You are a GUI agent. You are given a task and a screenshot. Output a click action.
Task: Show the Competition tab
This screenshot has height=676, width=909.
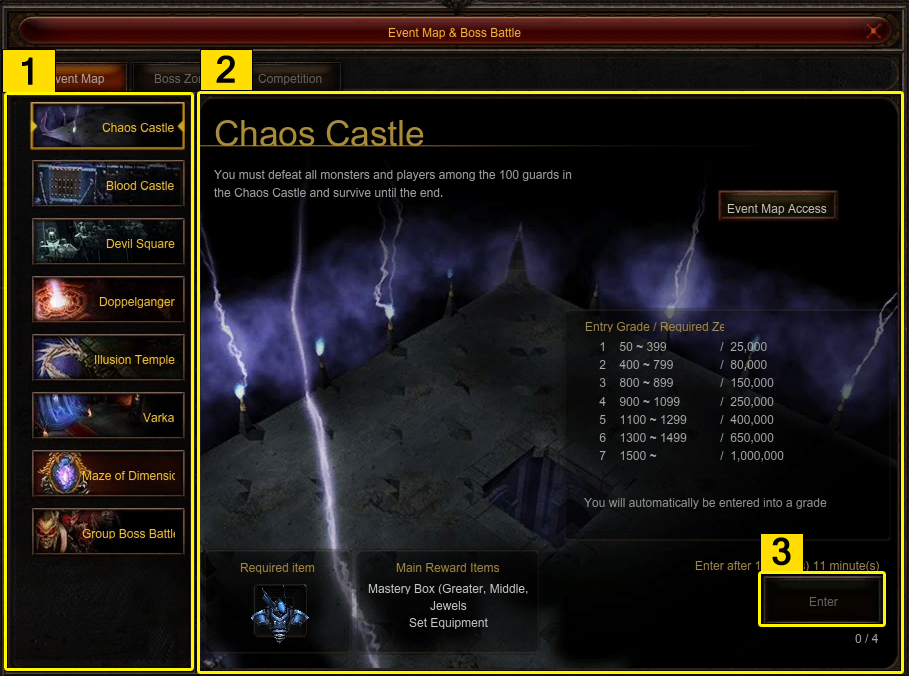(290, 78)
